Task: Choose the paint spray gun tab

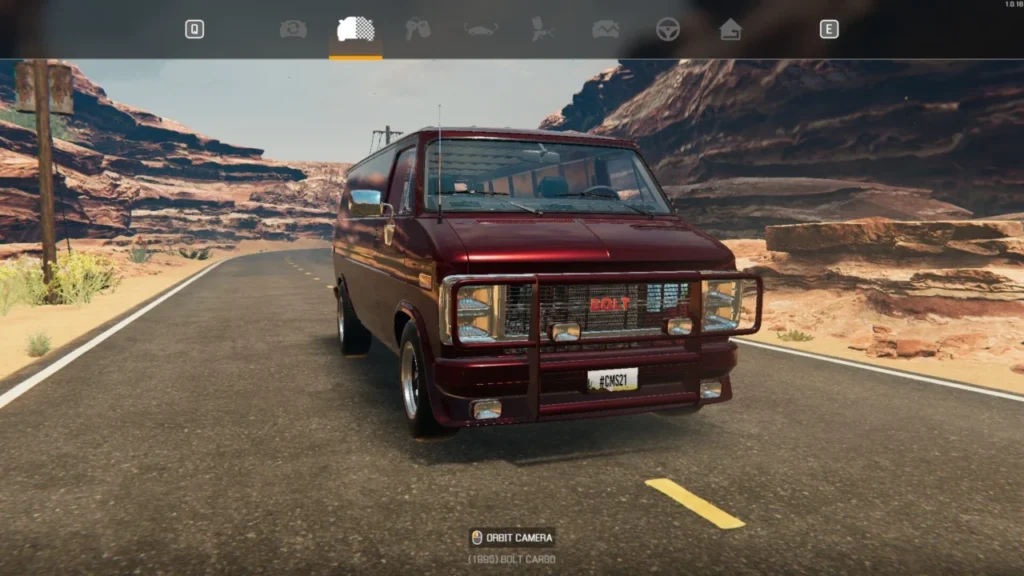Action: tap(543, 30)
